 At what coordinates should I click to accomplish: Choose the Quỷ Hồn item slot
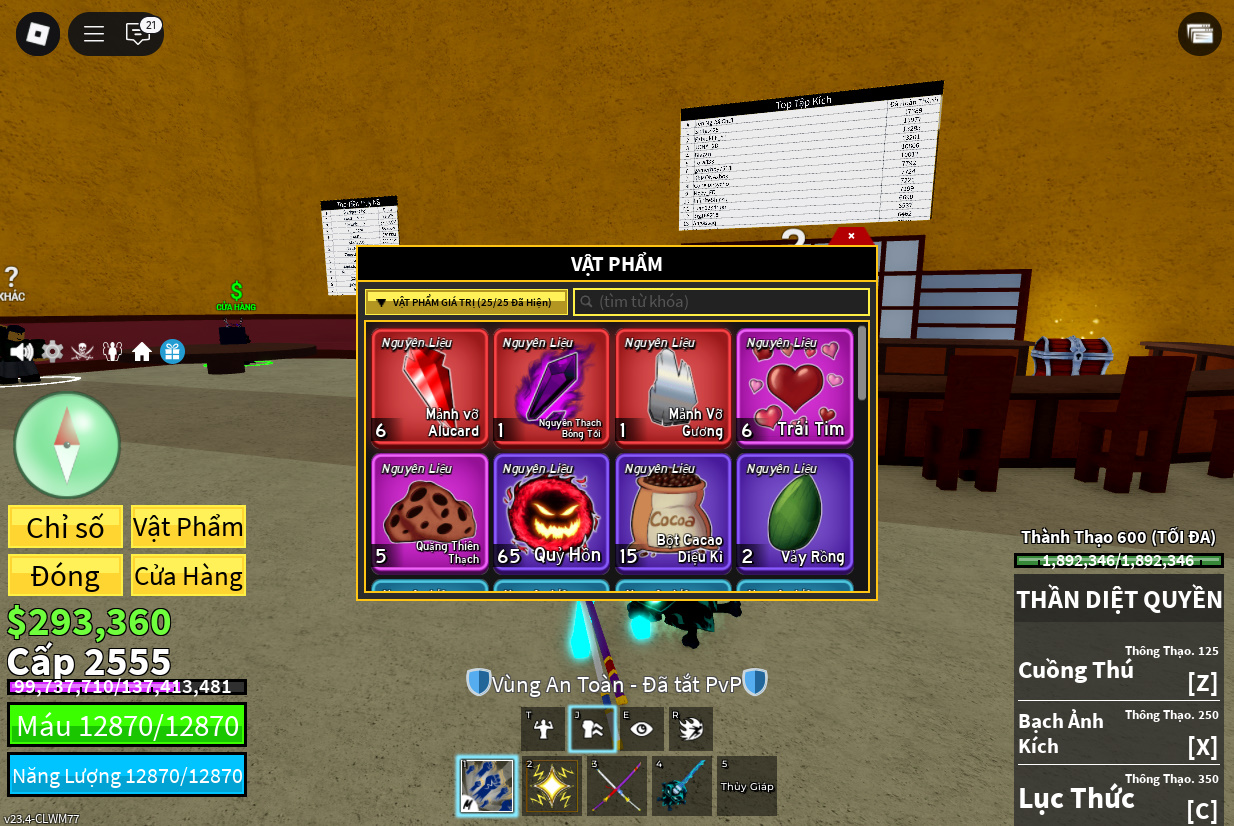point(551,512)
